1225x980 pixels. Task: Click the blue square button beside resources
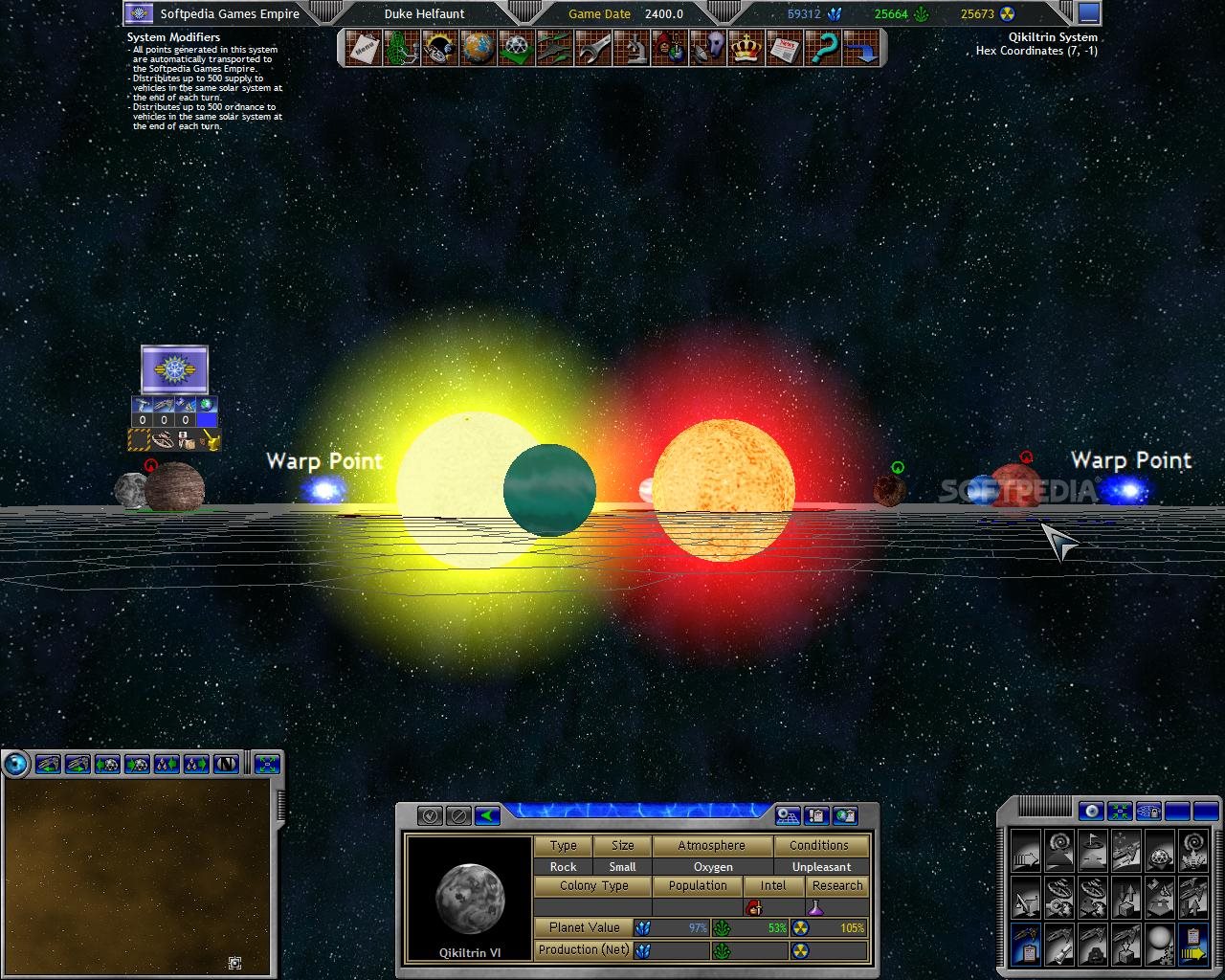pyautogui.click(x=1088, y=13)
